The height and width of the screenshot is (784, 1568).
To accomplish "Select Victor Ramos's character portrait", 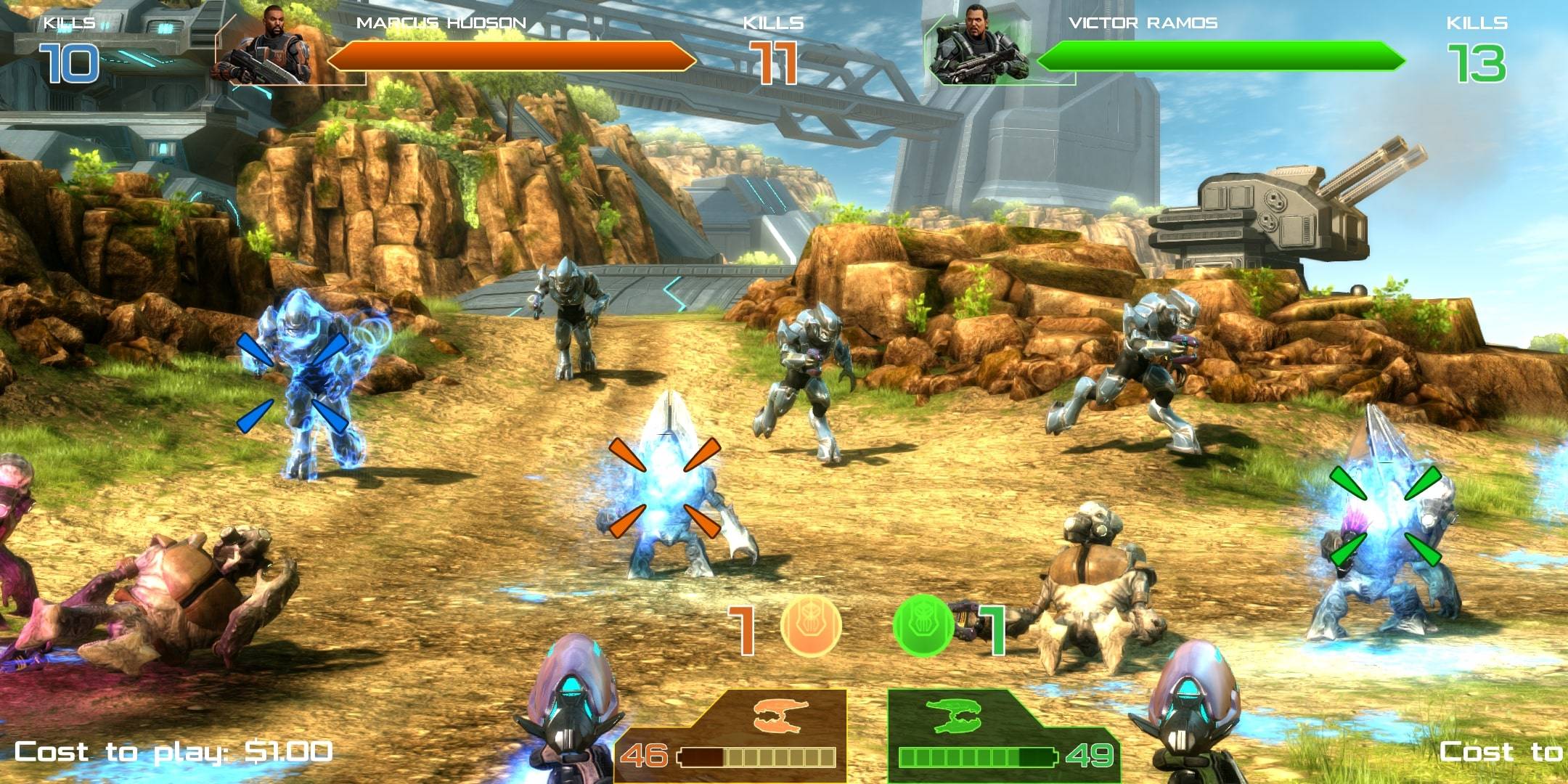I will [980, 45].
